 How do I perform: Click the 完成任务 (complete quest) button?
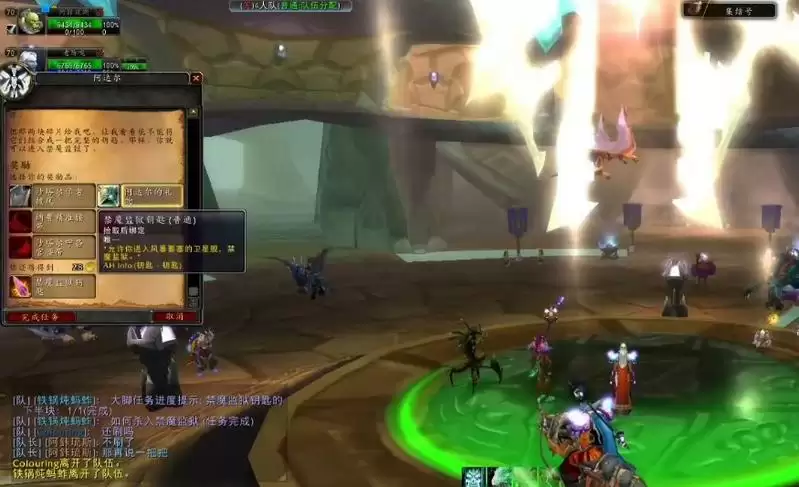click(41, 316)
